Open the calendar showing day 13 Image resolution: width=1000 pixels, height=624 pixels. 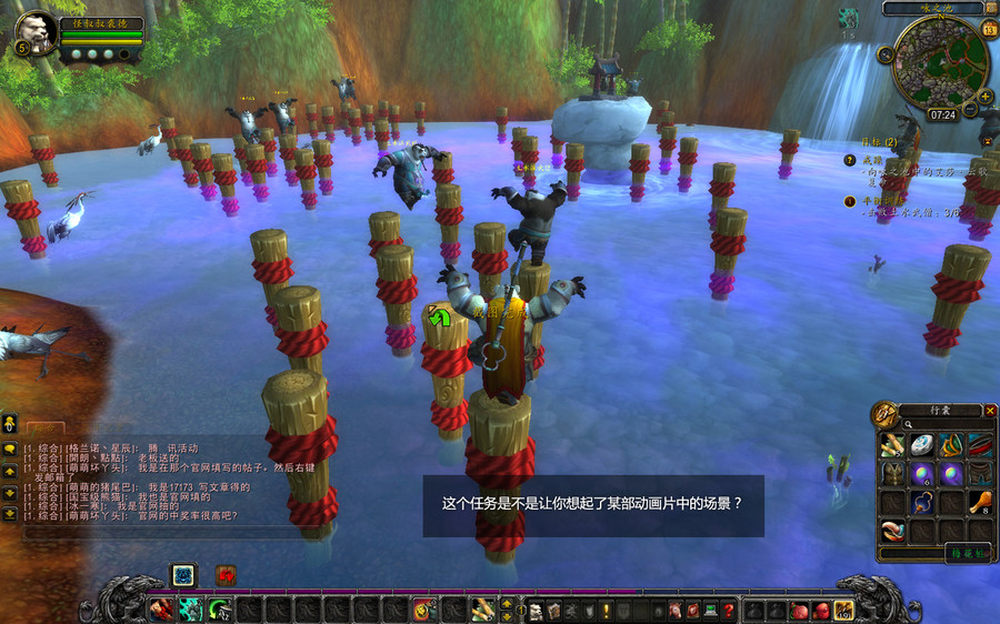click(990, 28)
